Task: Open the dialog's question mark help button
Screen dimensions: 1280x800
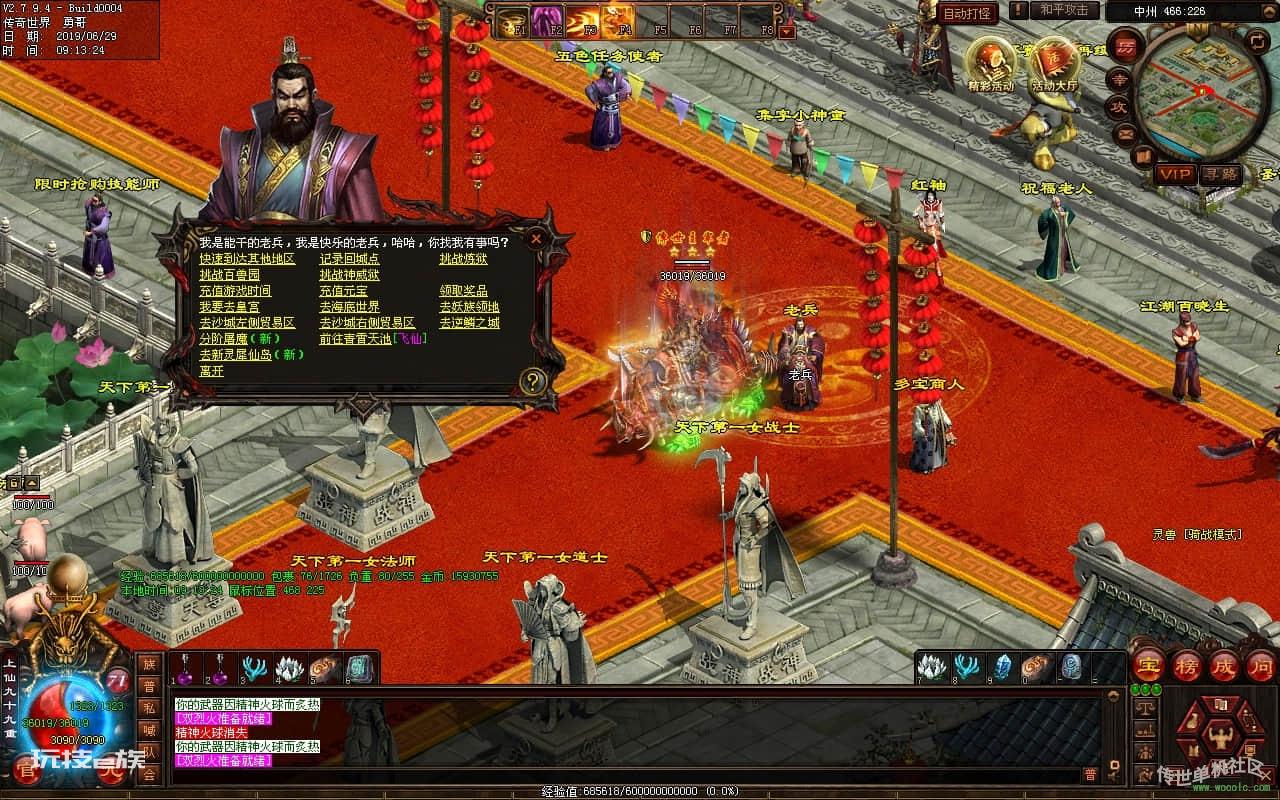Action: tap(533, 381)
